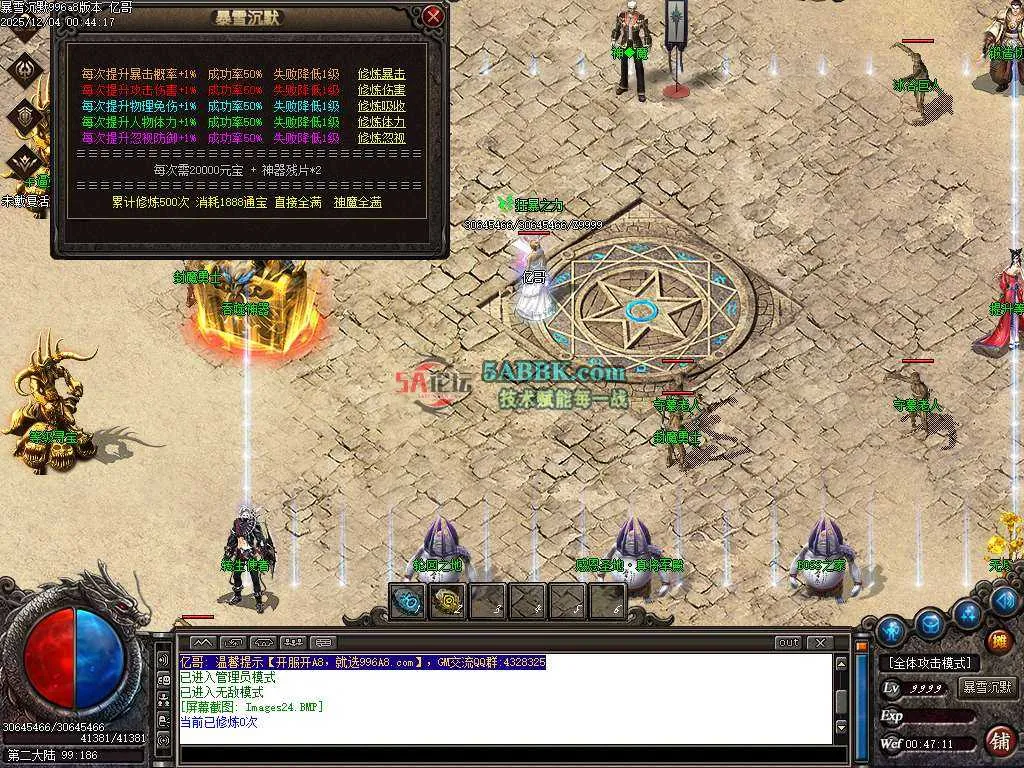Screen dimensions: 1024x768
Task: Click the orange 摊 stall button
Action: point(998,640)
